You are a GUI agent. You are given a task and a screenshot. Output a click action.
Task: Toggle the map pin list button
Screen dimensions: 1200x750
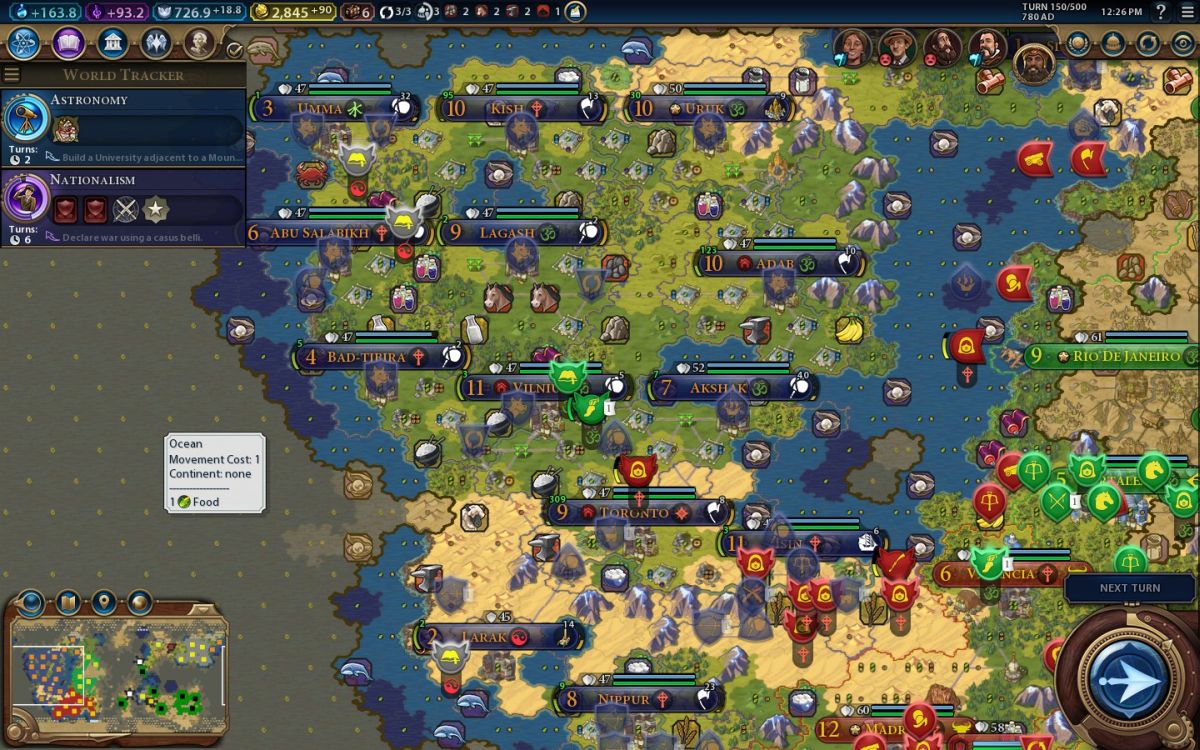pos(102,603)
